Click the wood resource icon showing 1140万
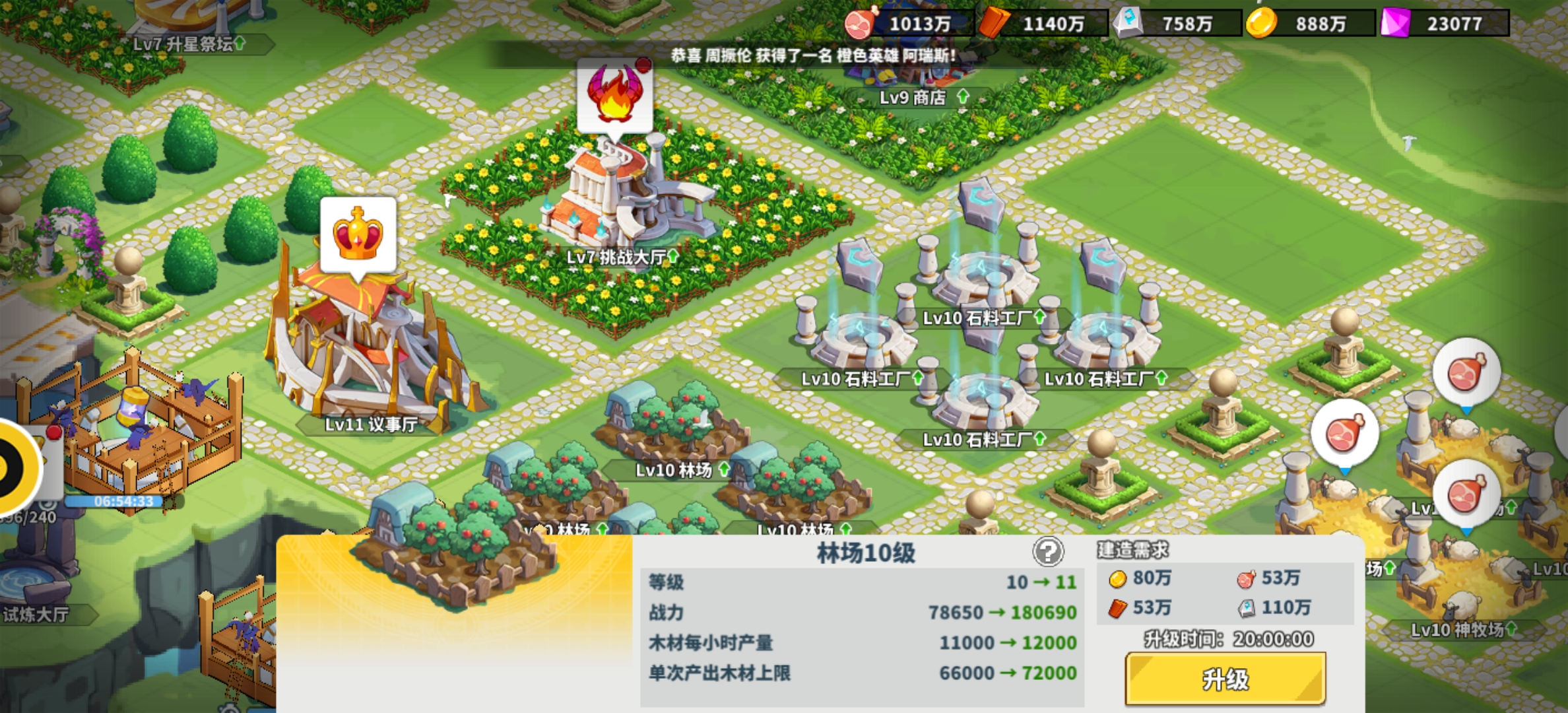The width and height of the screenshot is (1568, 713). [993, 23]
